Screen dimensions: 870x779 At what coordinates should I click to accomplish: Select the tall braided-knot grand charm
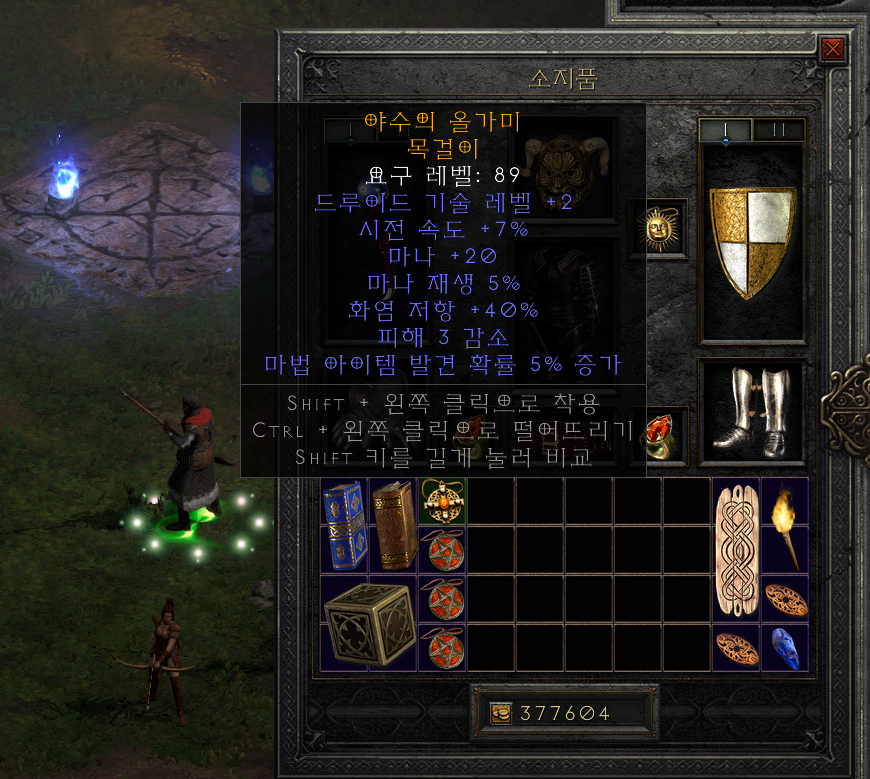click(x=735, y=550)
